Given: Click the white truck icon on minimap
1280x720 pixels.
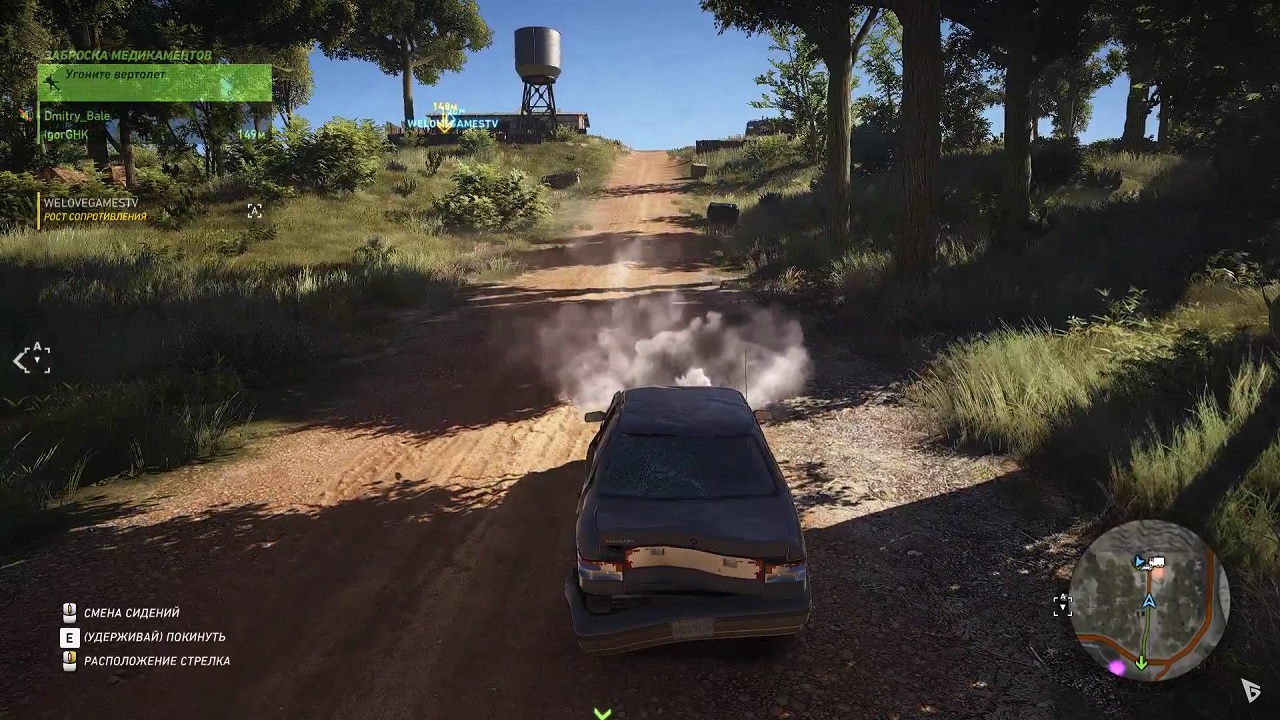Looking at the screenshot, I should coord(1157,562).
